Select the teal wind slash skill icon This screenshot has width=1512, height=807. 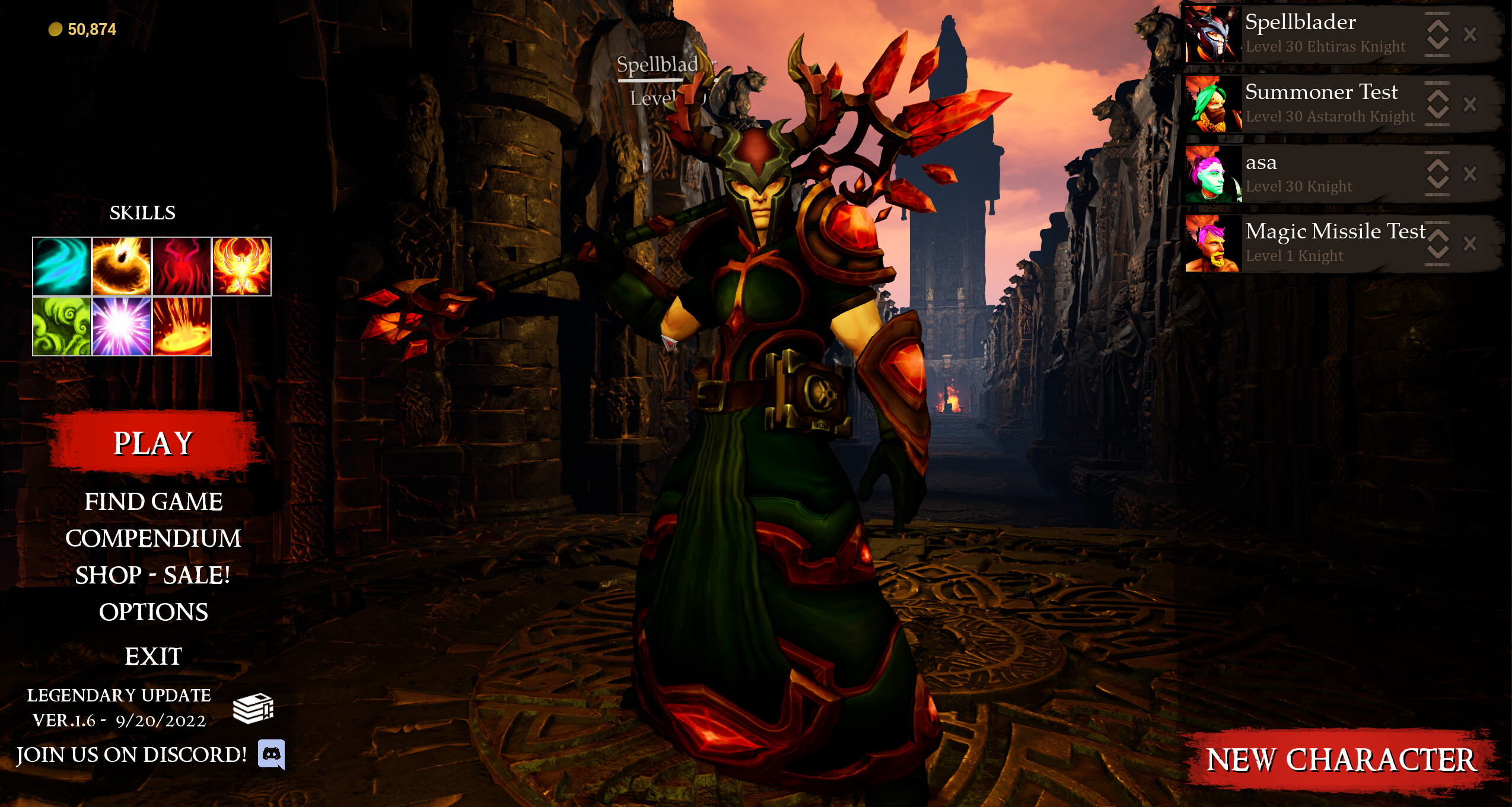tap(62, 265)
